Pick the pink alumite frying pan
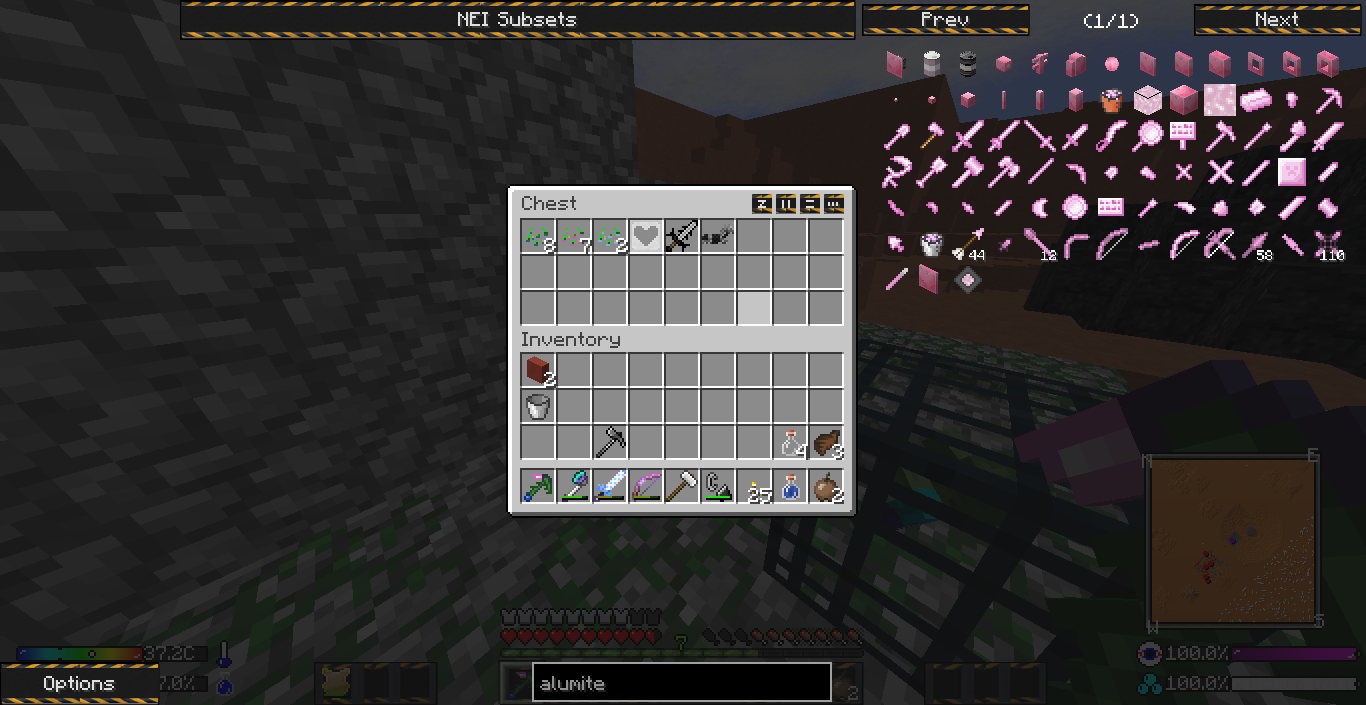1366x705 pixels. point(1148,136)
